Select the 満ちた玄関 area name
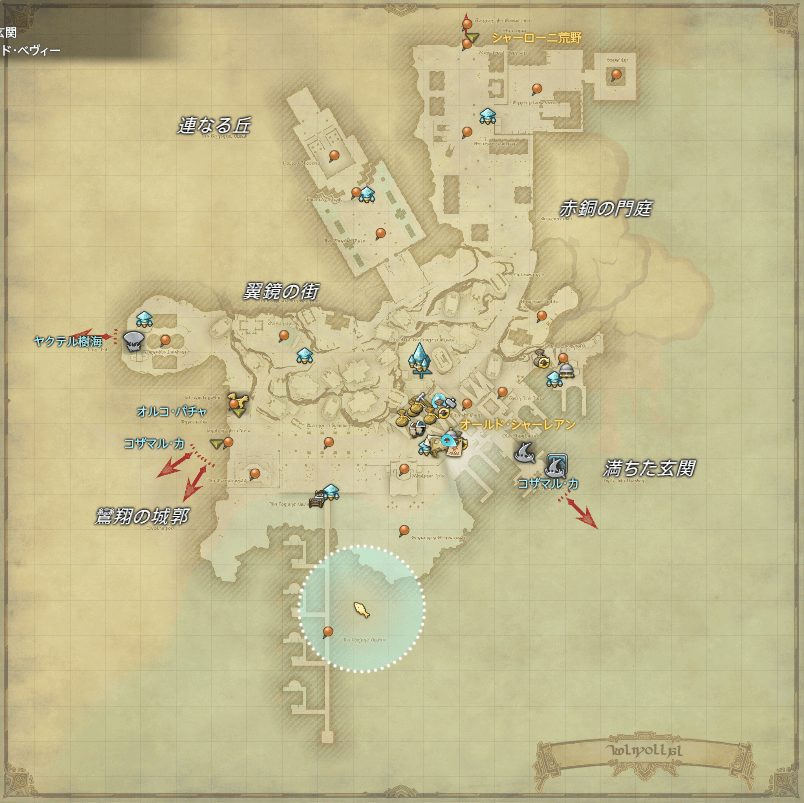 click(x=650, y=467)
